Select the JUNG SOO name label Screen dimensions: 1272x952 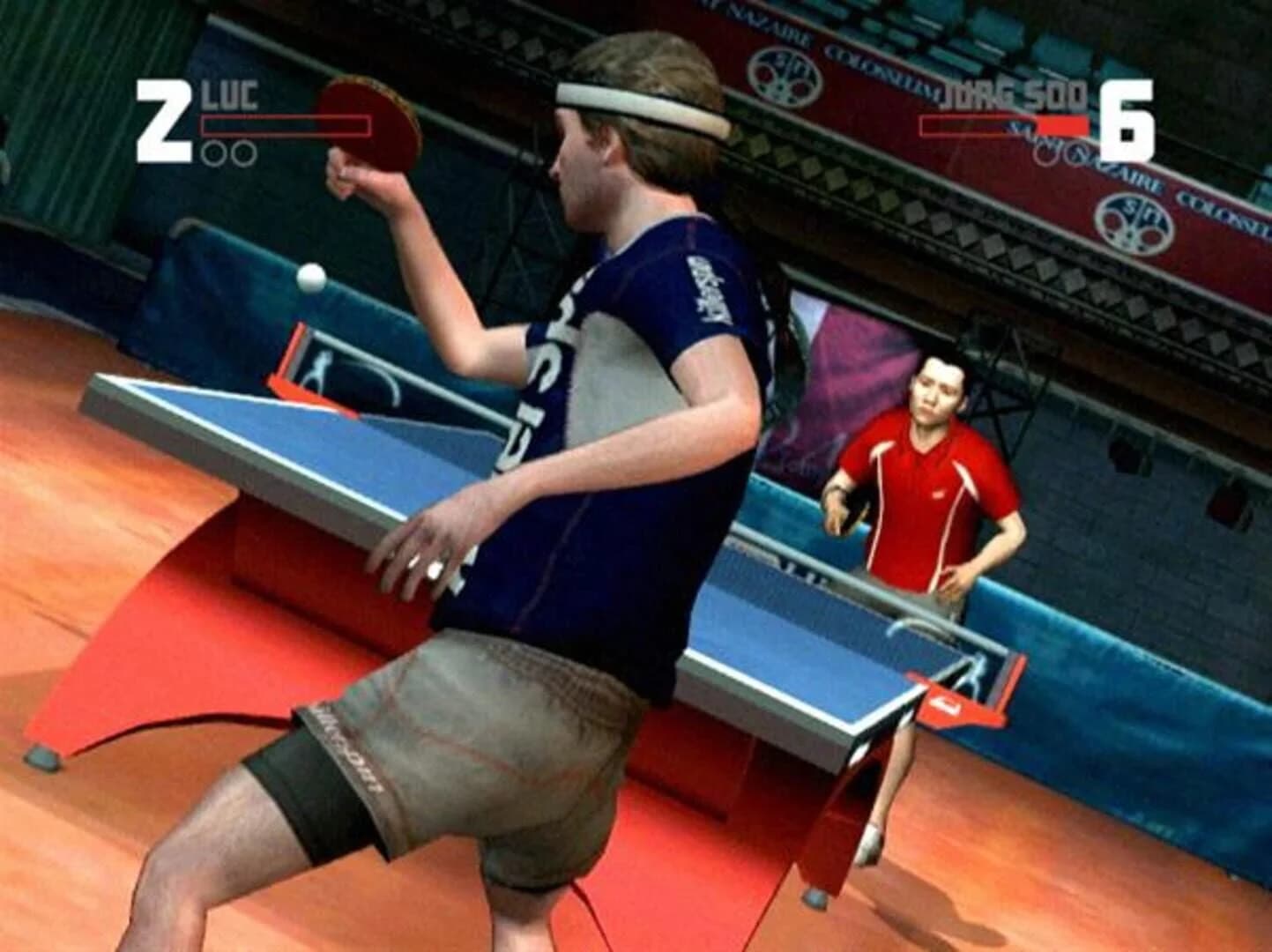pos(1014,91)
